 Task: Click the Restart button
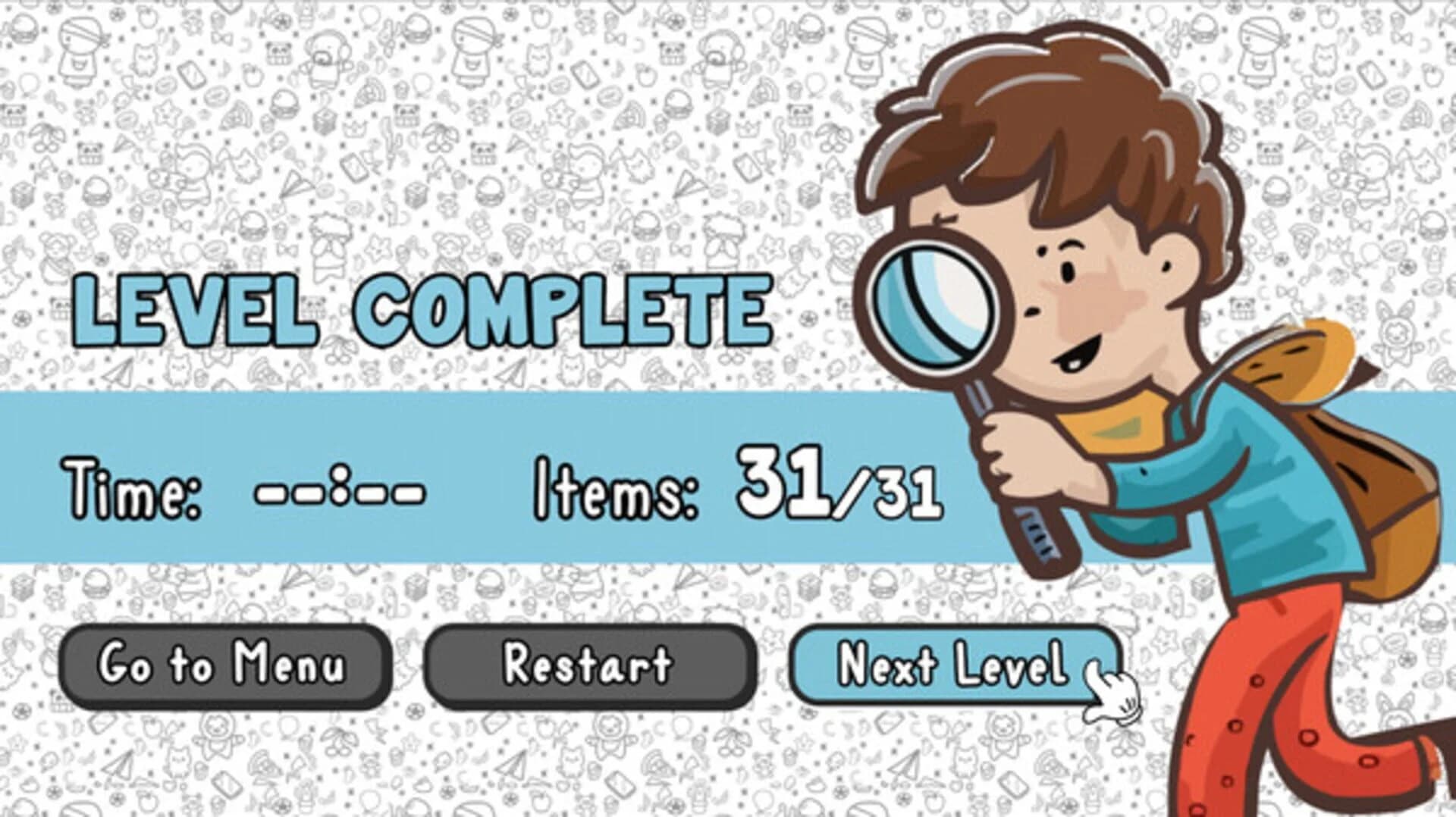pyautogui.click(x=588, y=665)
